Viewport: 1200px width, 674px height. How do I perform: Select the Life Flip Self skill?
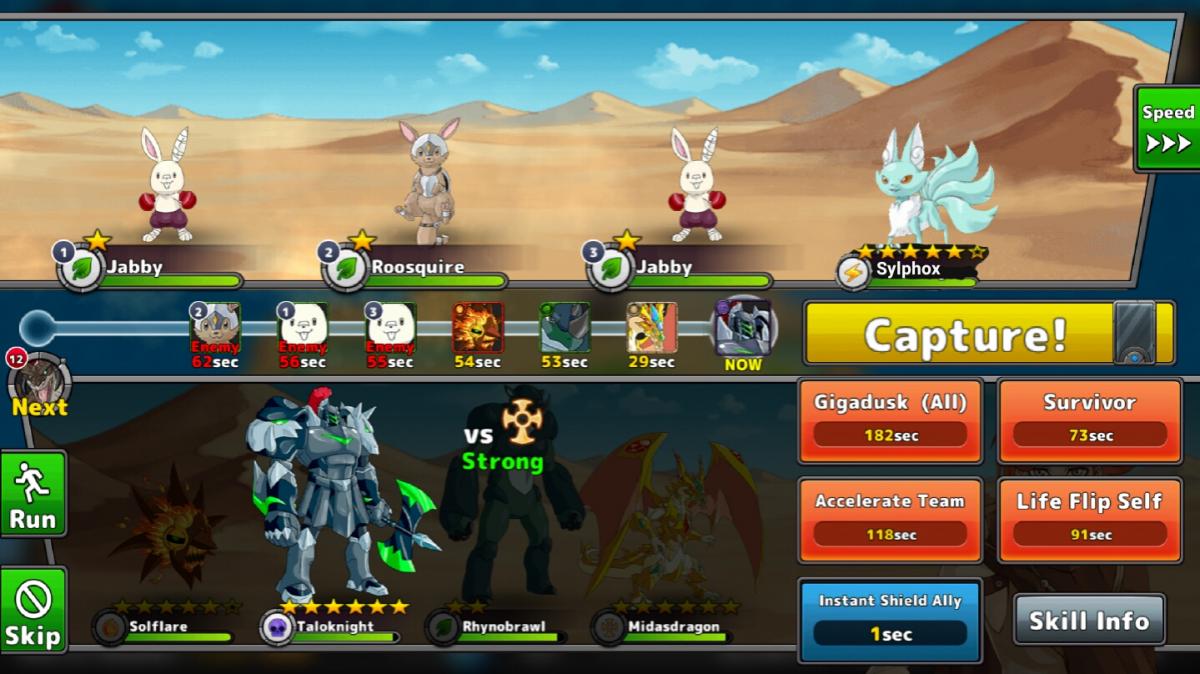(1089, 519)
